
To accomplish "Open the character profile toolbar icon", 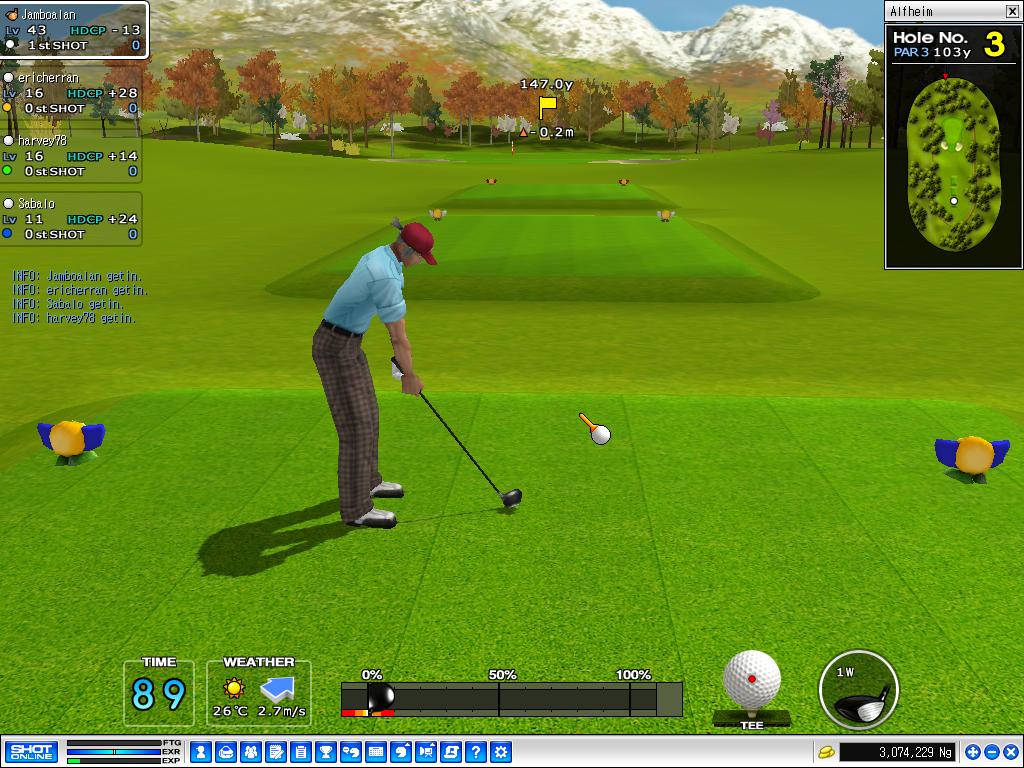I will click(x=200, y=752).
